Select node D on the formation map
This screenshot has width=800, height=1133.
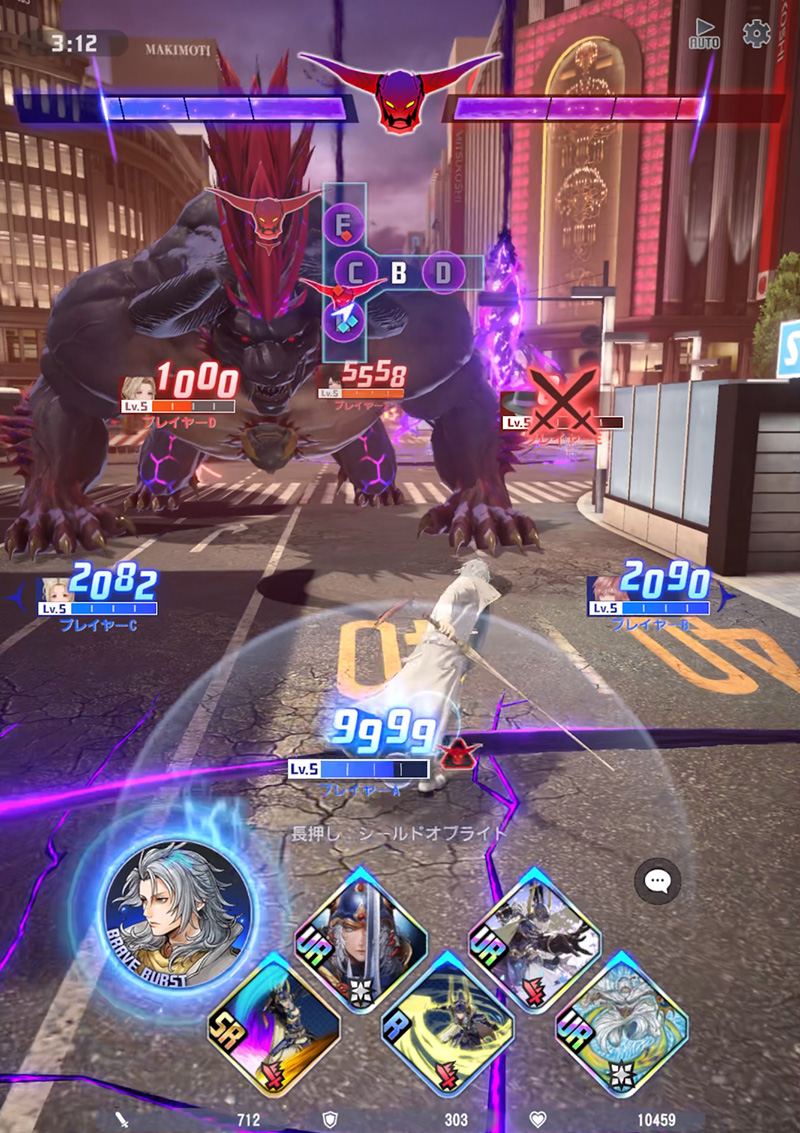pos(443,271)
